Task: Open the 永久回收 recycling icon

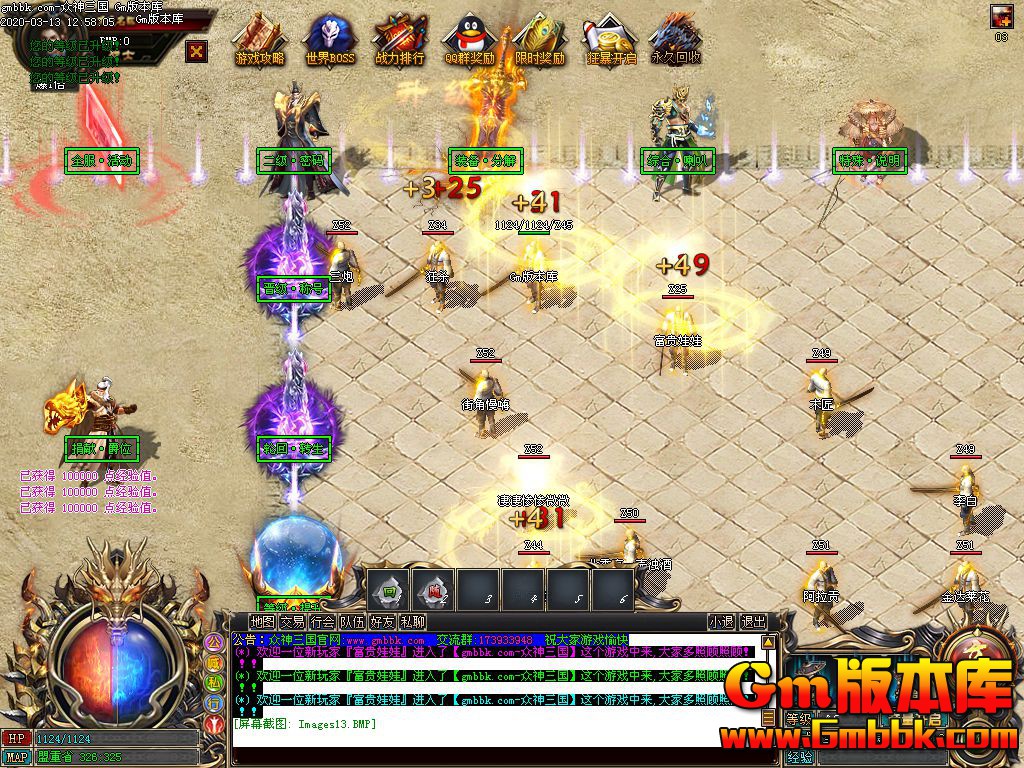Action: click(676, 40)
